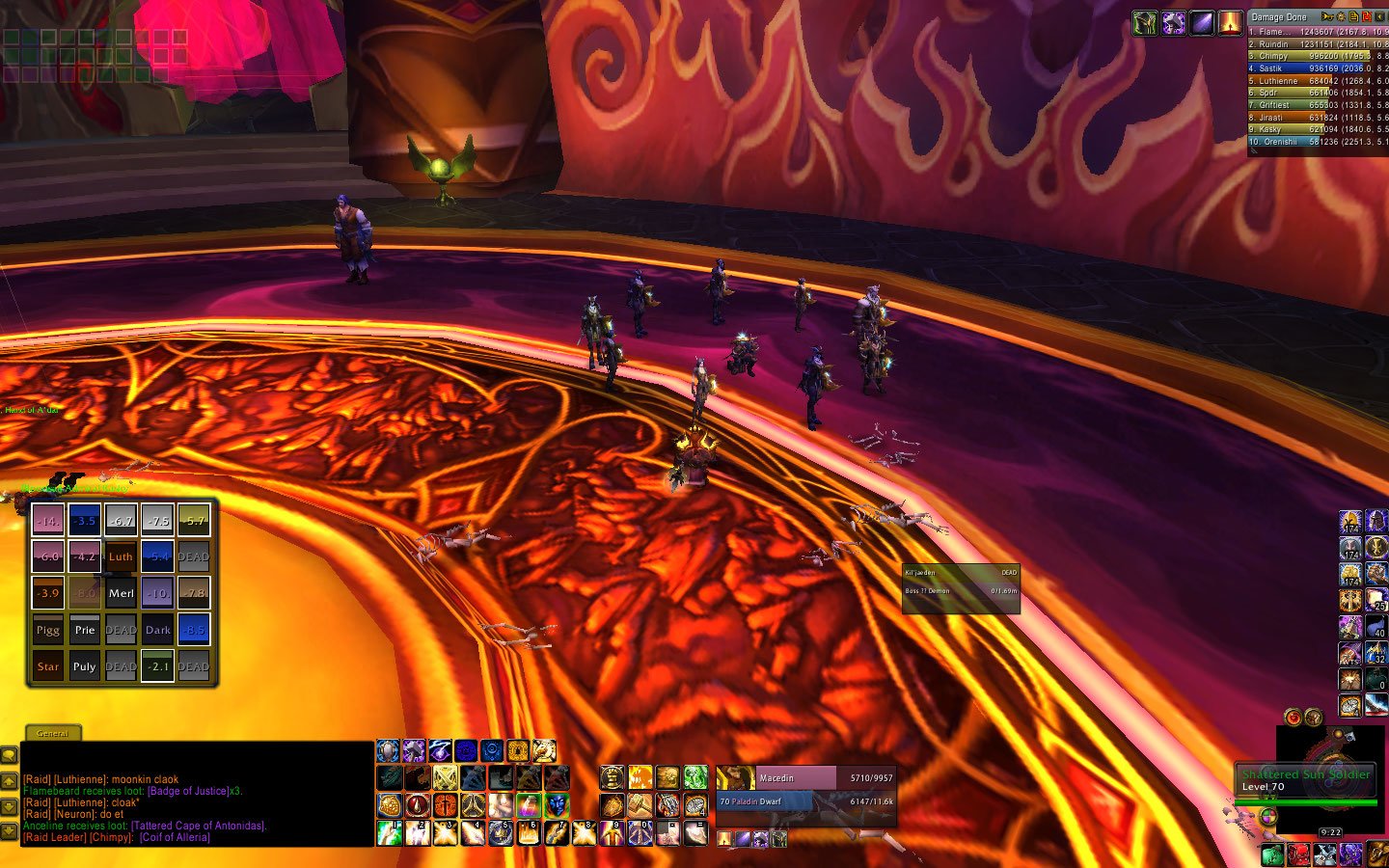The image size is (1389, 868).
Task: Select the Kil'jaeden boss frame
Action: [961, 573]
